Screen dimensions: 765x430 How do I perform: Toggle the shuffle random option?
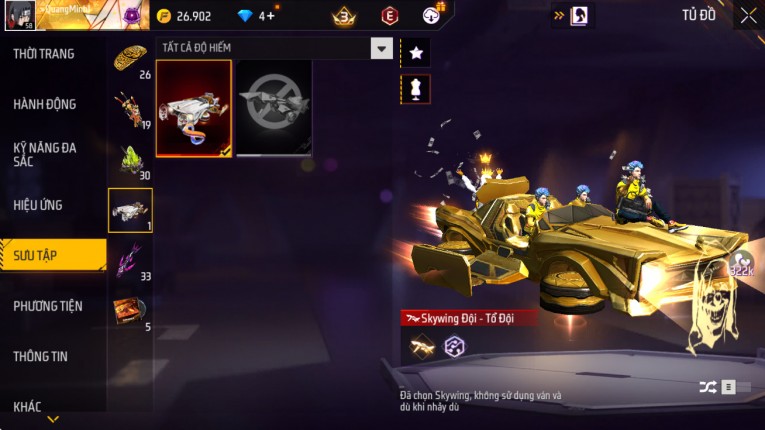[x=708, y=387]
